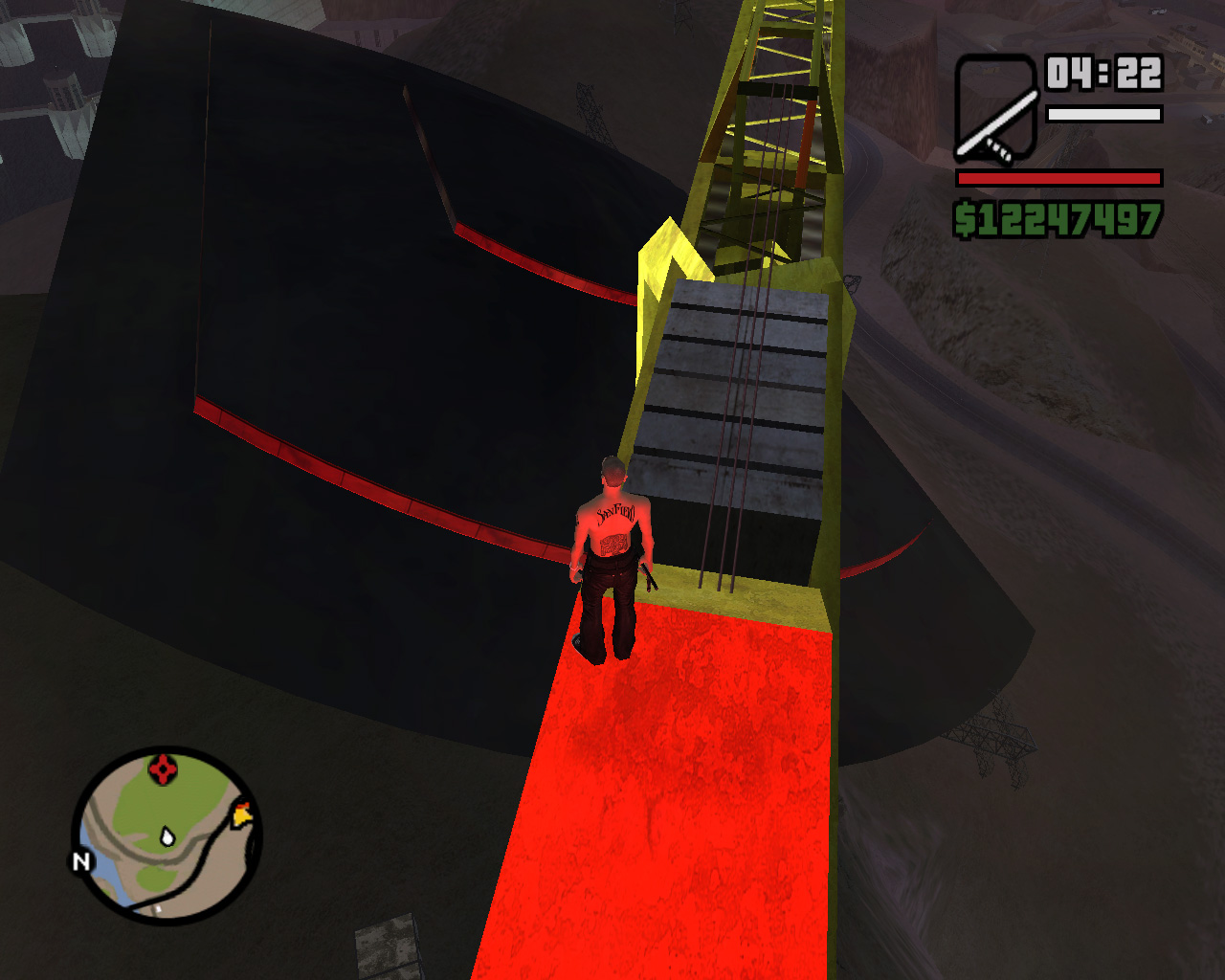Click the red target marker on the radar
Image resolution: width=1225 pixels, height=980 pixels.
tap(163, 768)
